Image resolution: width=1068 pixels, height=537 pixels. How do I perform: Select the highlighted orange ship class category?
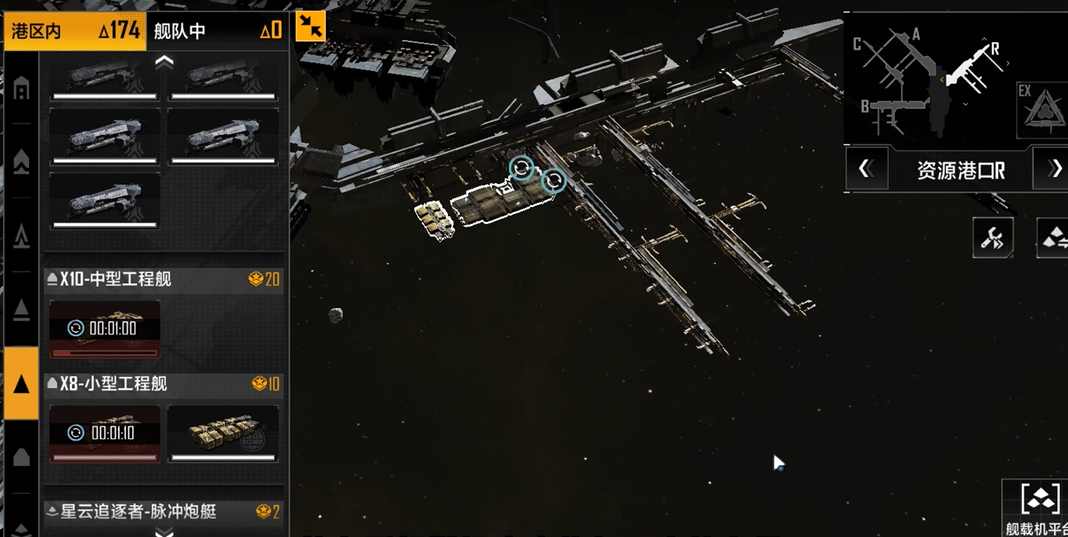point(21,383)
